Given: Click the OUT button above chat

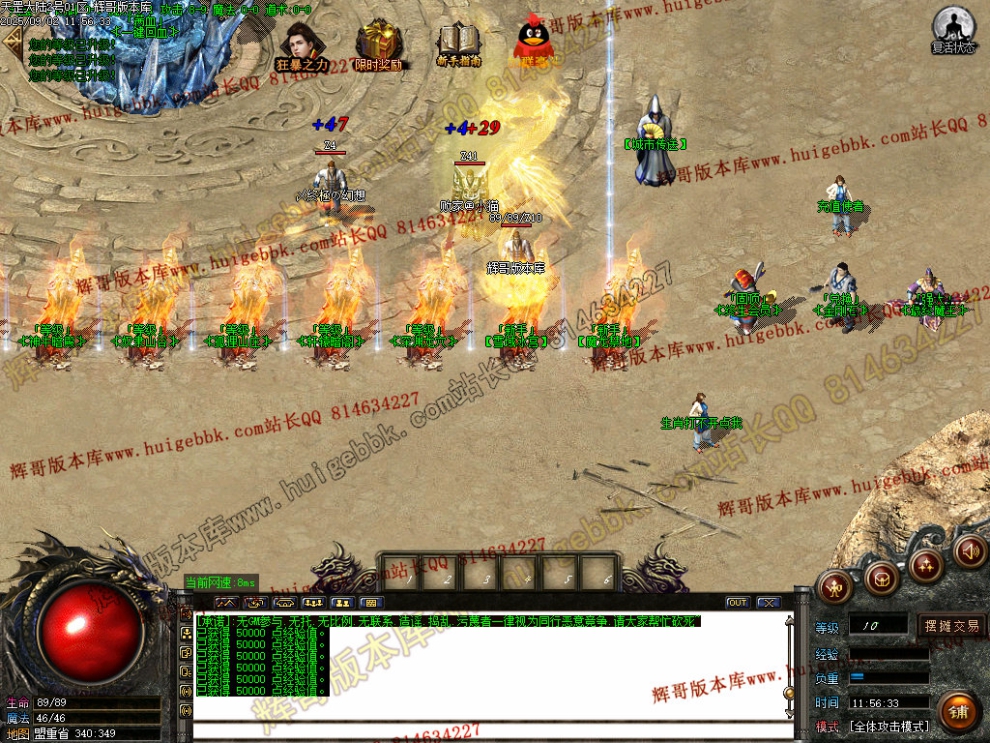Looking at the screenshot, I should [x=737, y=603].
